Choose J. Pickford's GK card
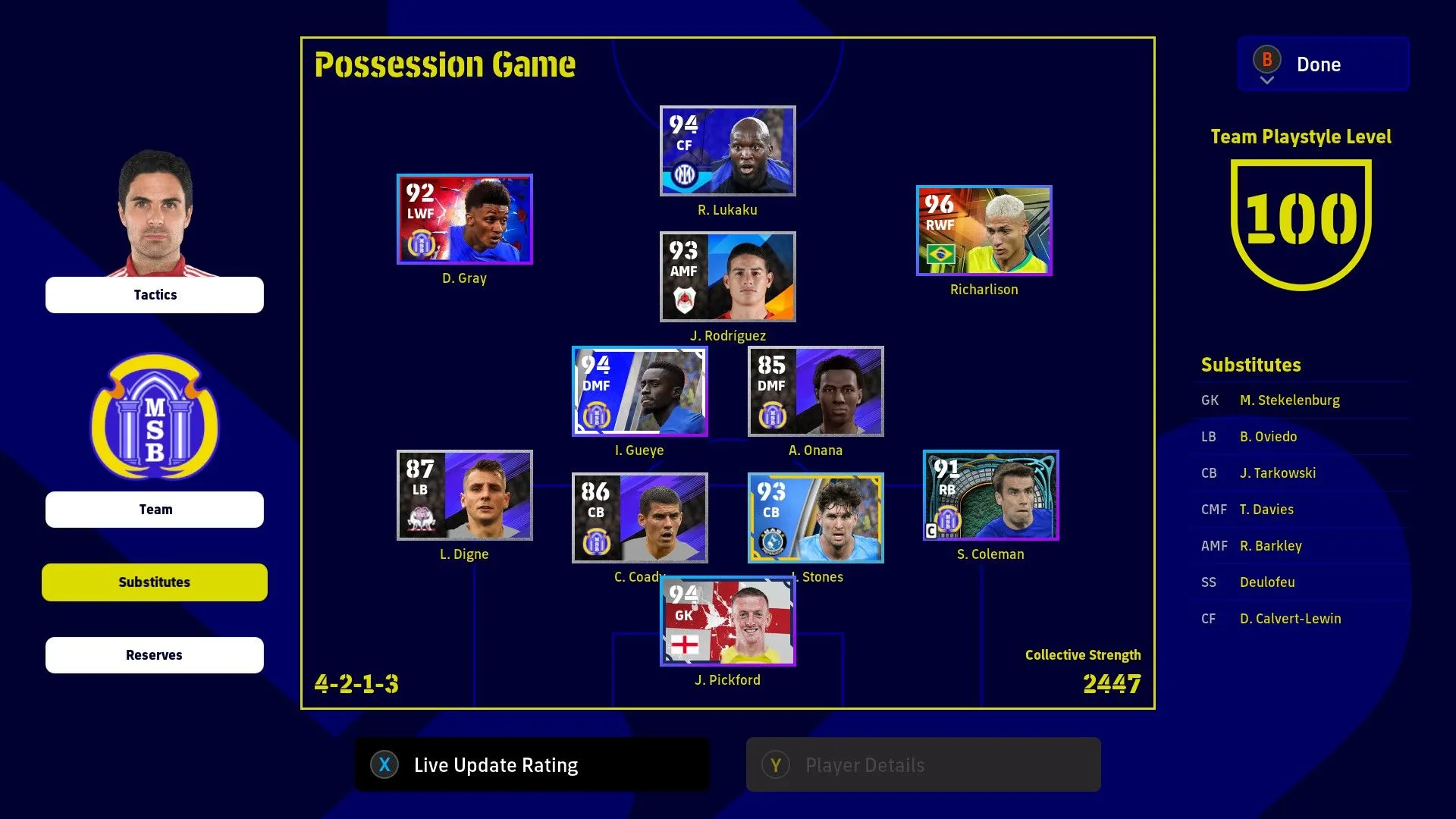Image resolution: width=1456 pixels, height=819 pixels. [727, 621]
